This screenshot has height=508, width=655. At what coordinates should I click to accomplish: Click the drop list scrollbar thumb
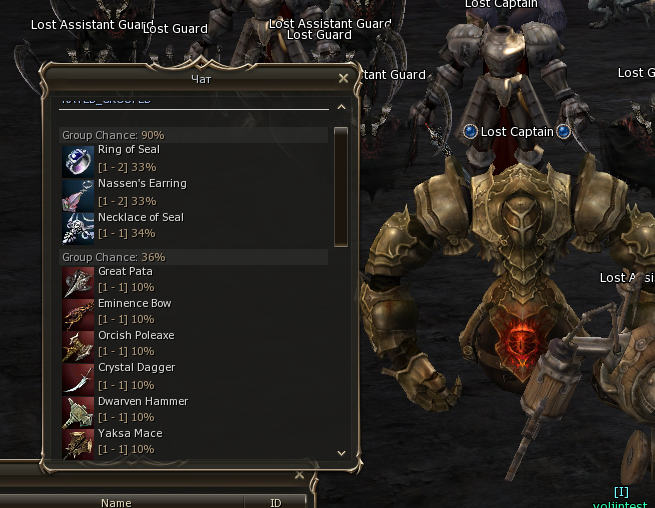(x=341, y=185)
